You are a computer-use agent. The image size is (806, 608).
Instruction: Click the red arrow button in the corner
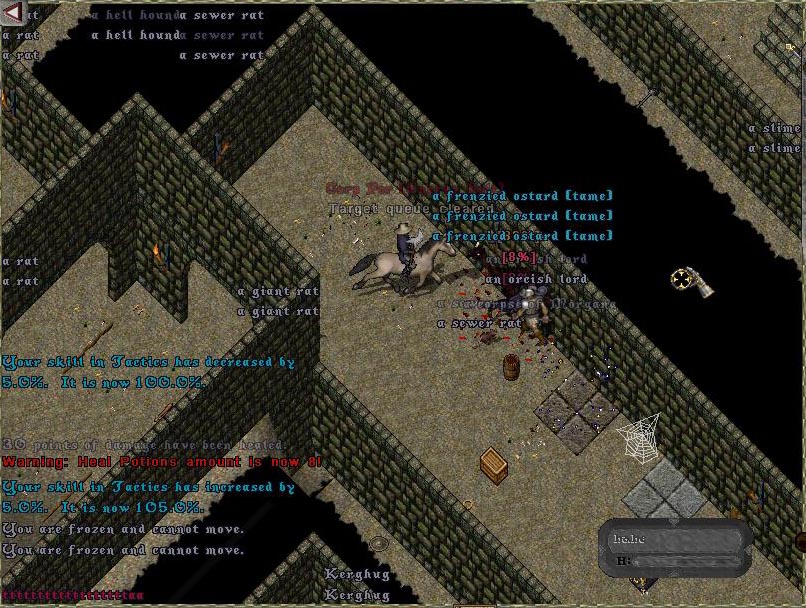click(12, 11)
